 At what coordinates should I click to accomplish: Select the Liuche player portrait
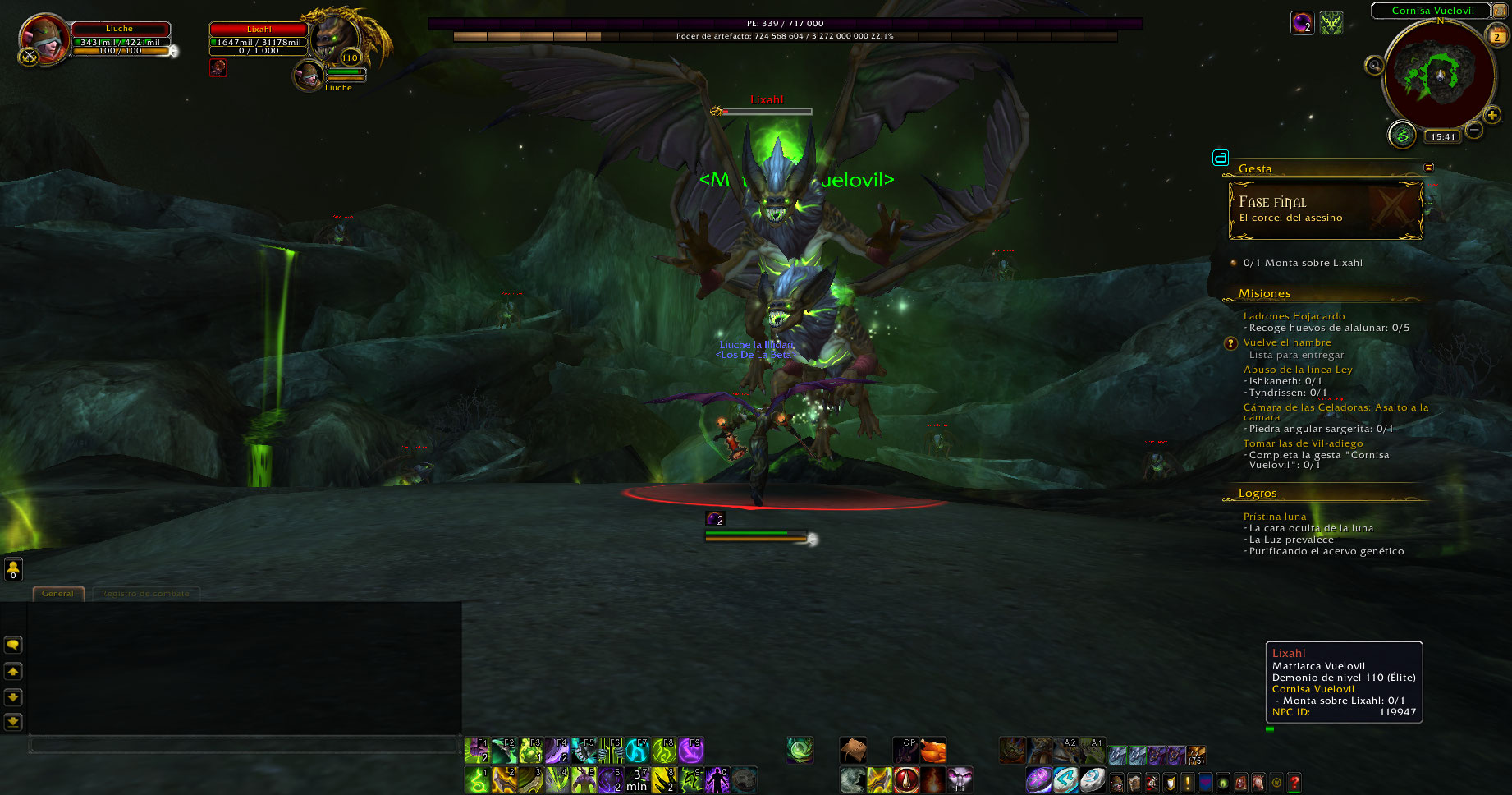(44, 39)
